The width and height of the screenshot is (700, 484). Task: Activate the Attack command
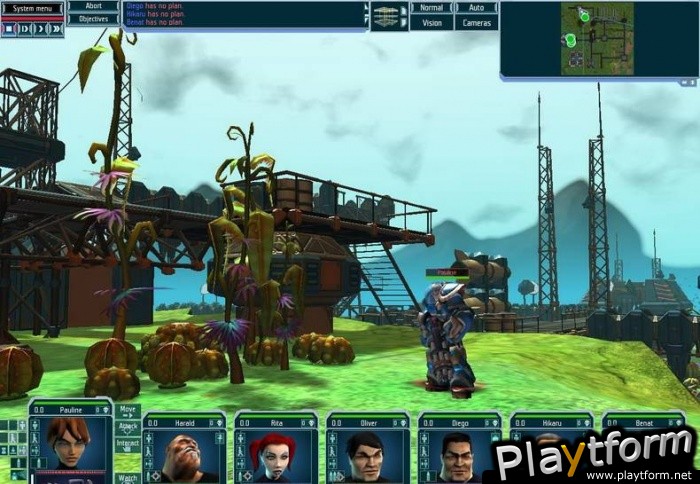128,427
